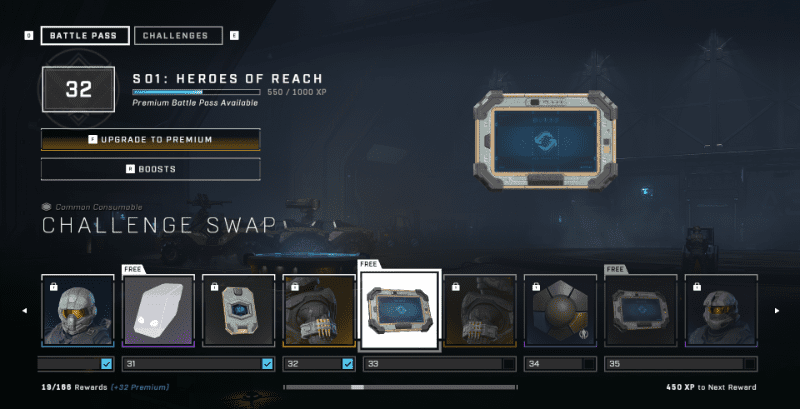Open the Challenges tab
The image size is (800, 409).
[x=176, y=36]
